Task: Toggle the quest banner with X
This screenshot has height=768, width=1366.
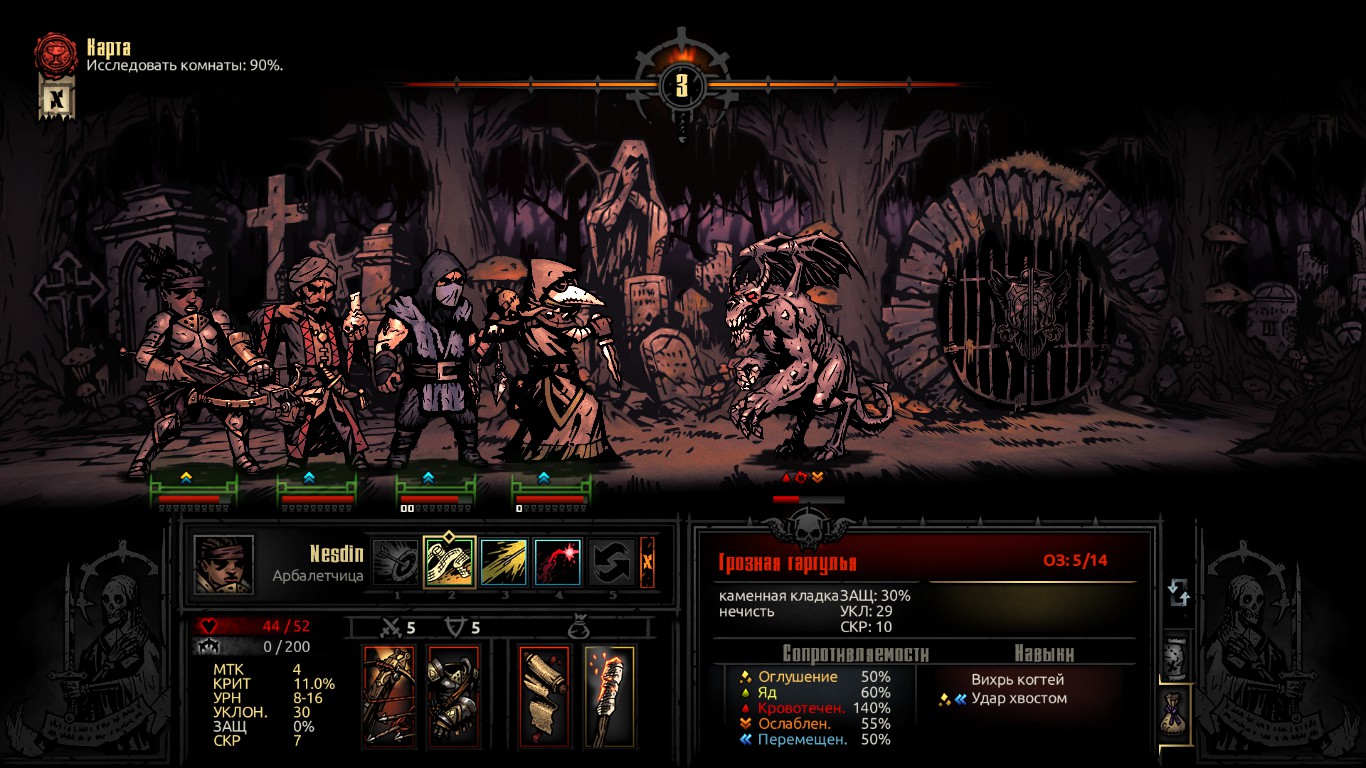Action: [57, 100]
